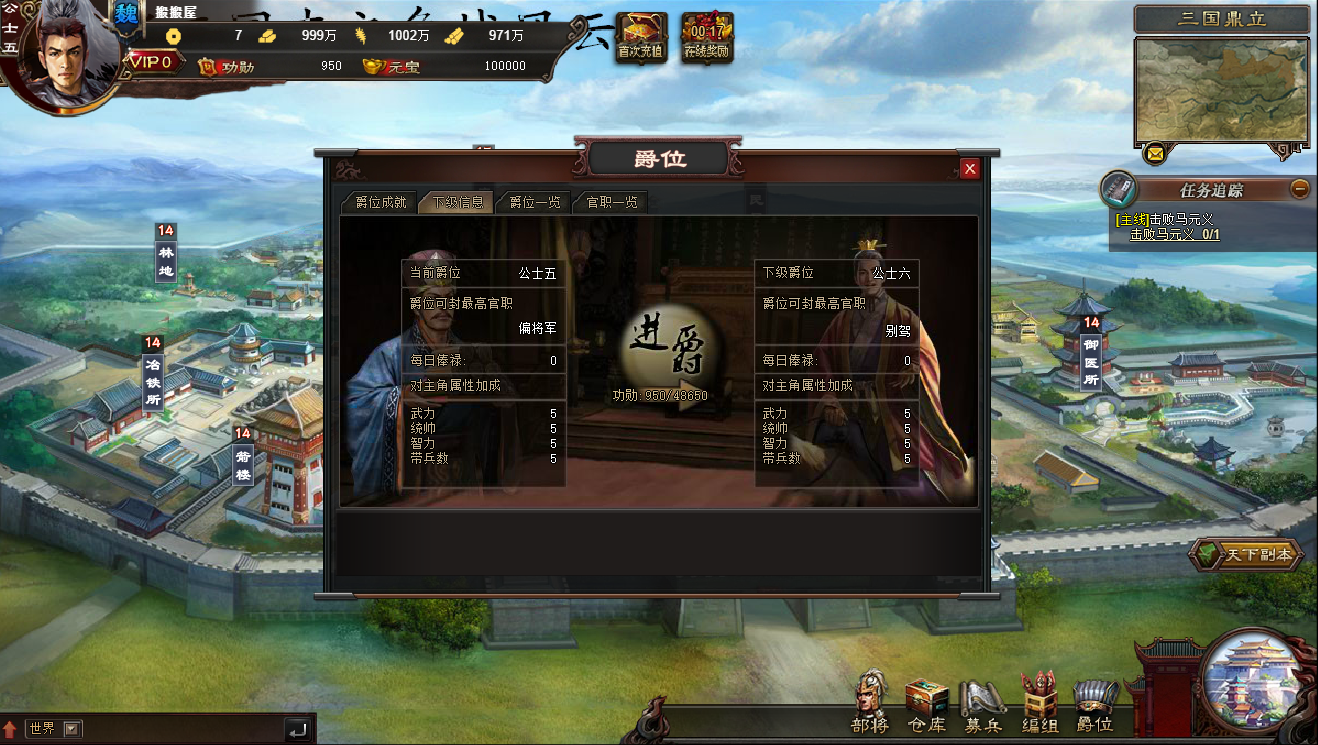1318x745 pixels.
Task: Show the 官职一览 tab
Action: (x=611, y=202)
